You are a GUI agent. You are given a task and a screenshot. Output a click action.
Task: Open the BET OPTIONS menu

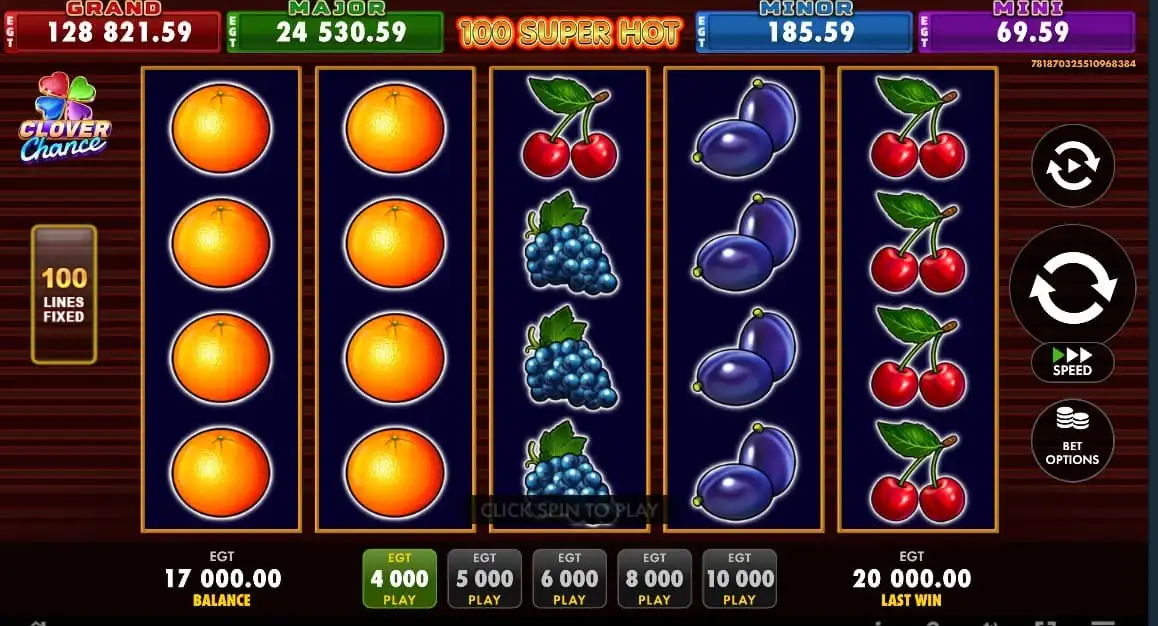[x=1072, y=441]
